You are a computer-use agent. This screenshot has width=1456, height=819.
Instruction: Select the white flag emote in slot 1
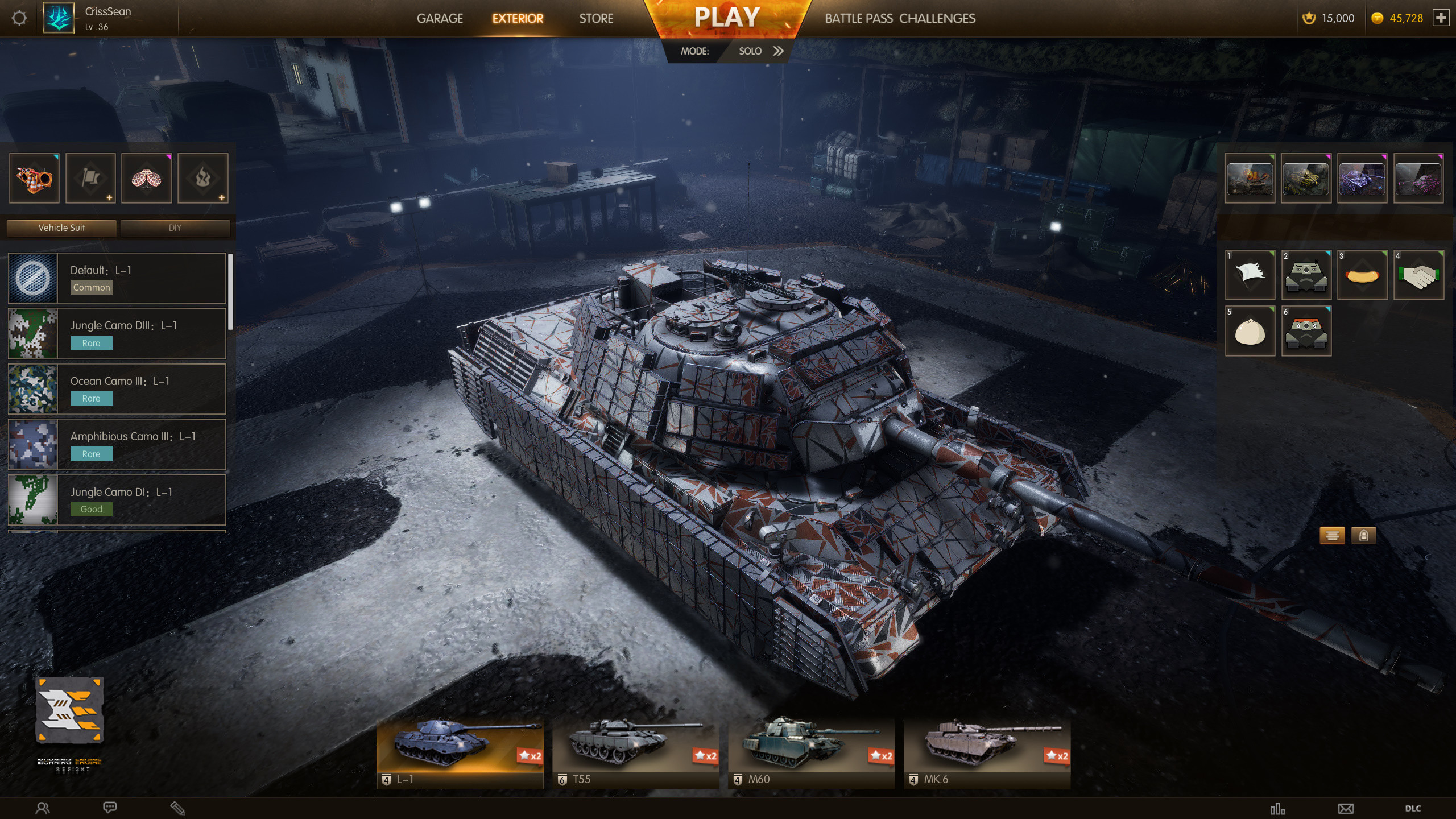coord(1250,276)
